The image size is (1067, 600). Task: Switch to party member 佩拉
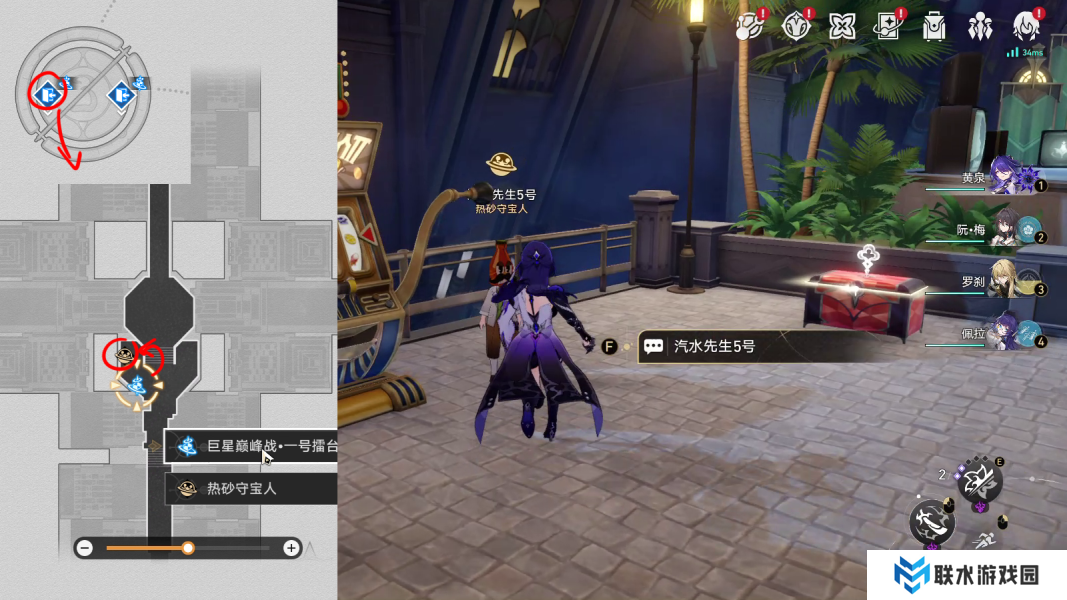1013,334
